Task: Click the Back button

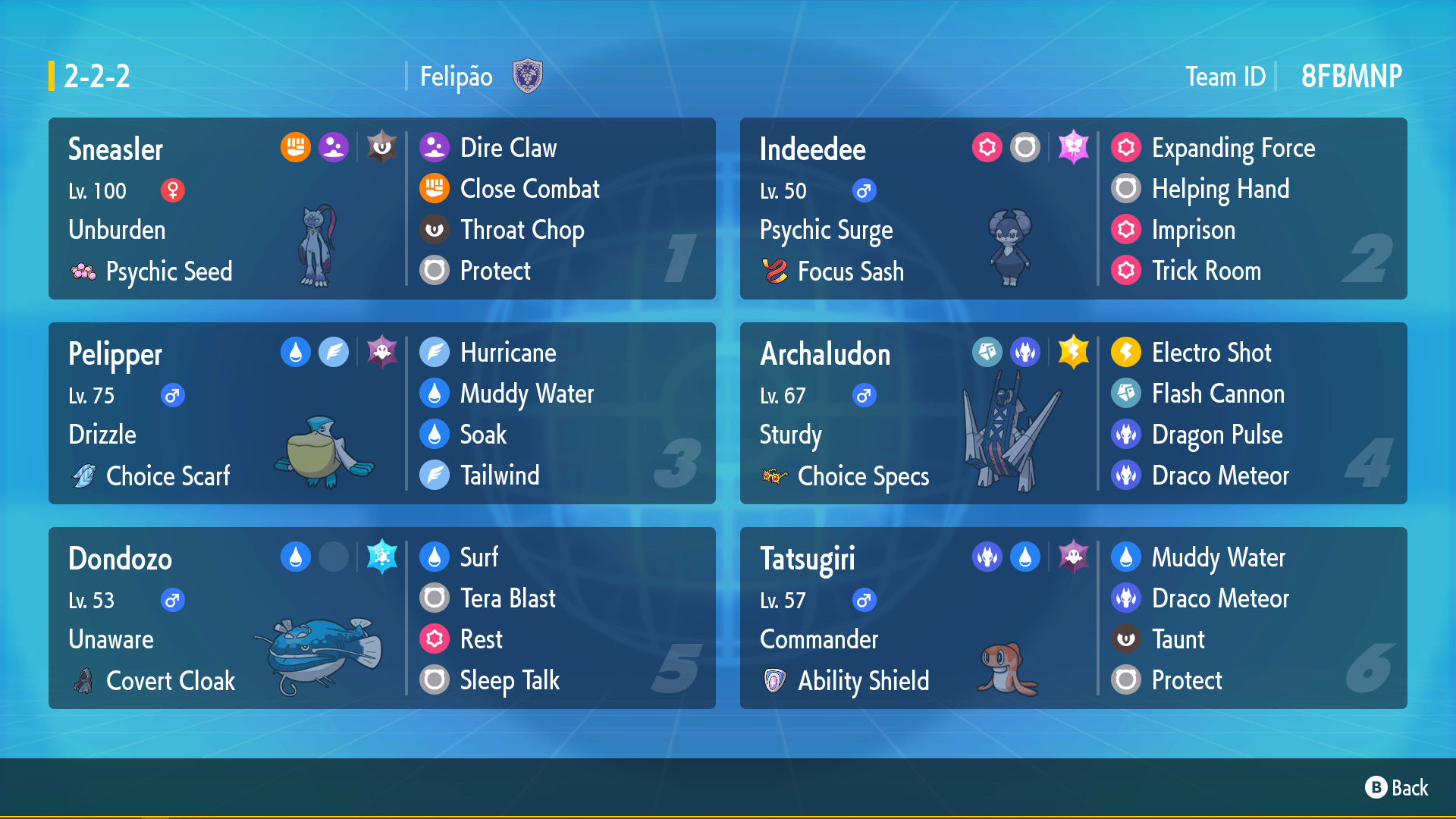Action: click(1397, 788)
